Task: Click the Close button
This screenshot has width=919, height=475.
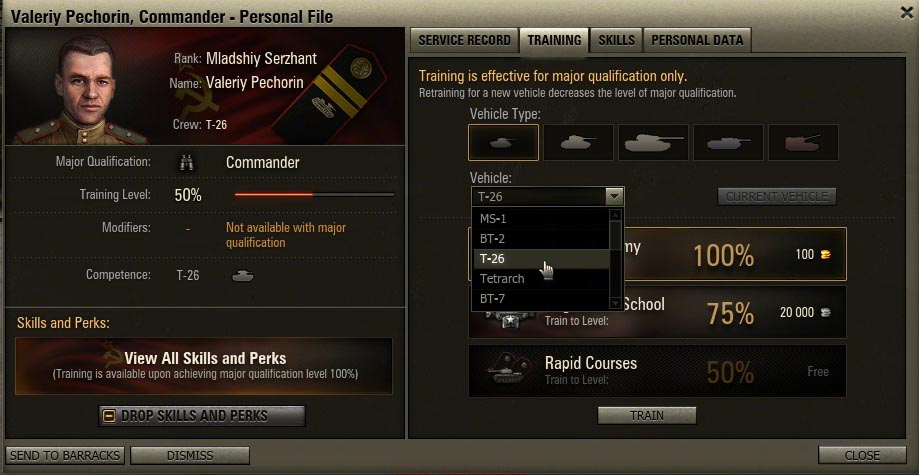Action: (x=861, y=456)
